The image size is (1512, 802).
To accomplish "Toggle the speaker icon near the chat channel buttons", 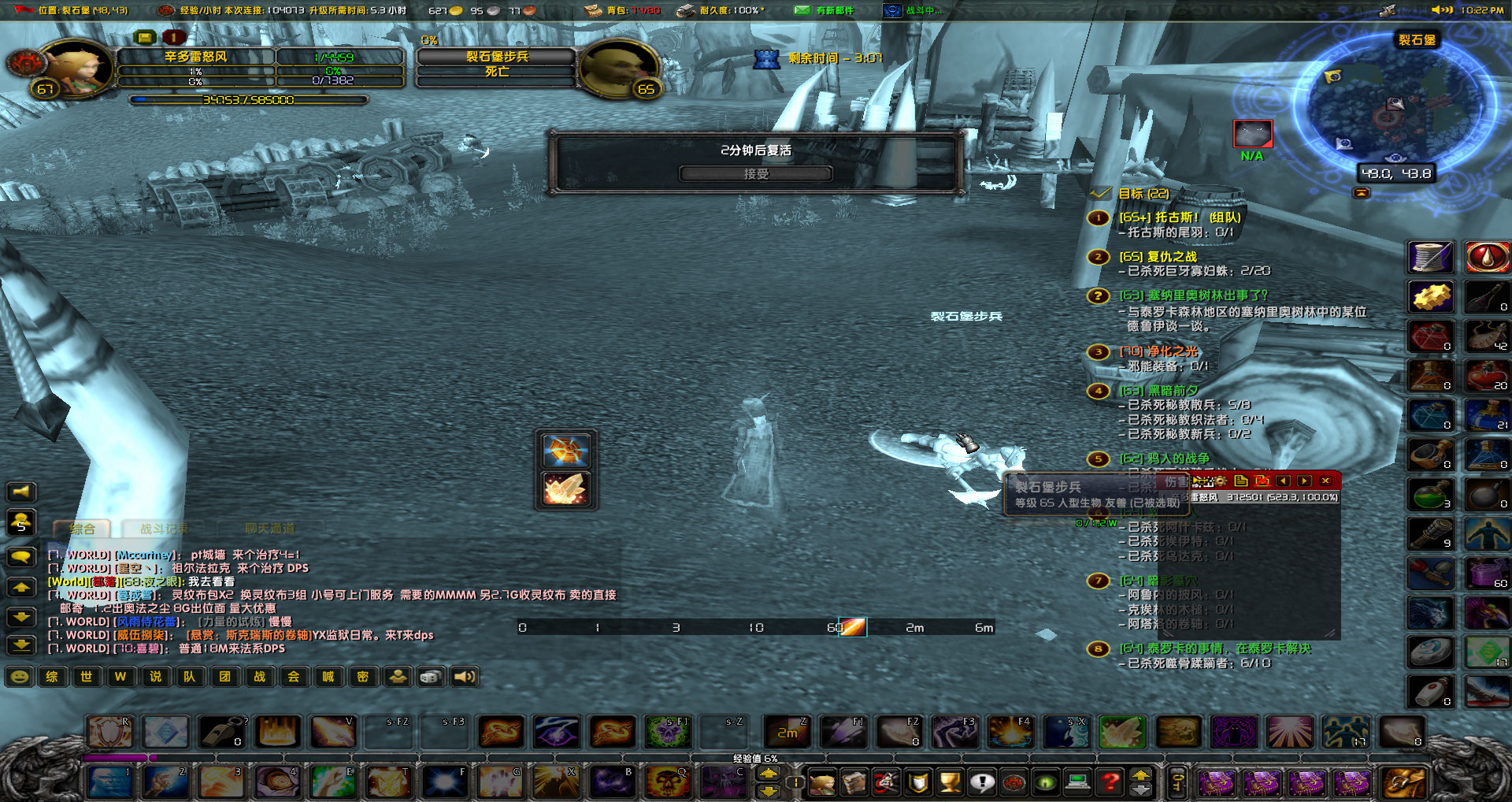I will click(464, 677).
